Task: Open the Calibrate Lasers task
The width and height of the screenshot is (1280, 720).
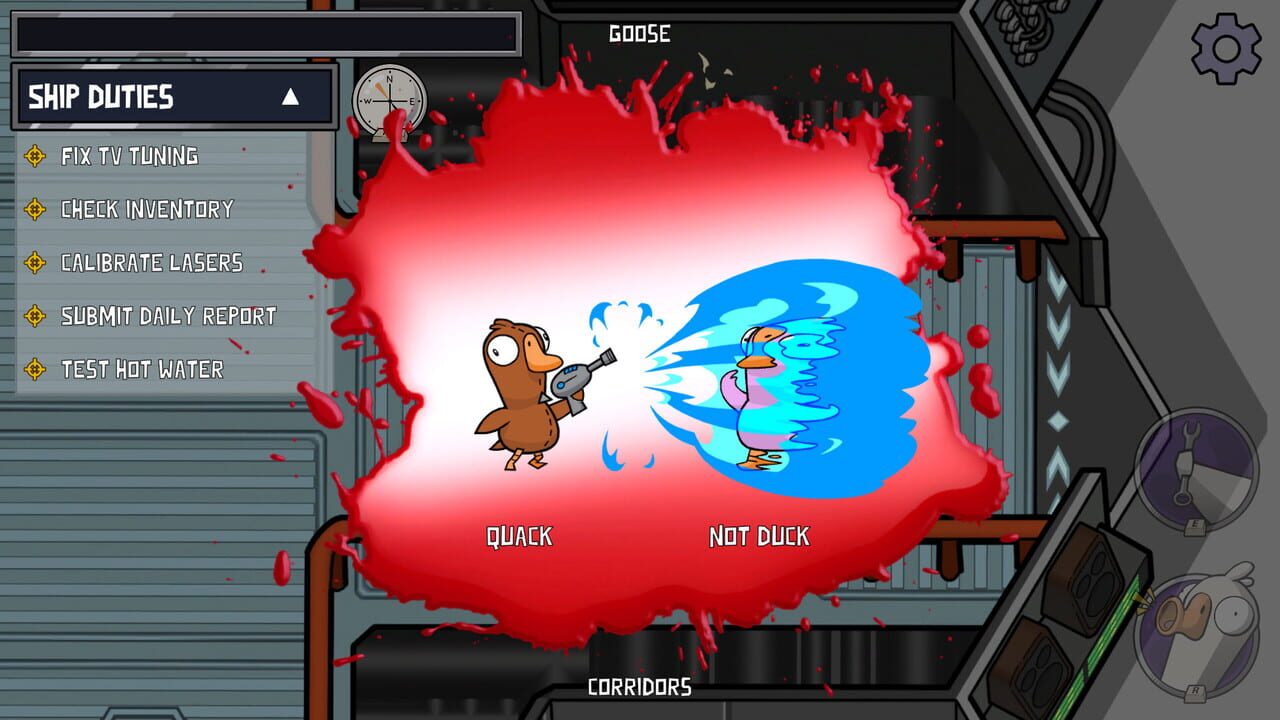Action: pos(150,262)
